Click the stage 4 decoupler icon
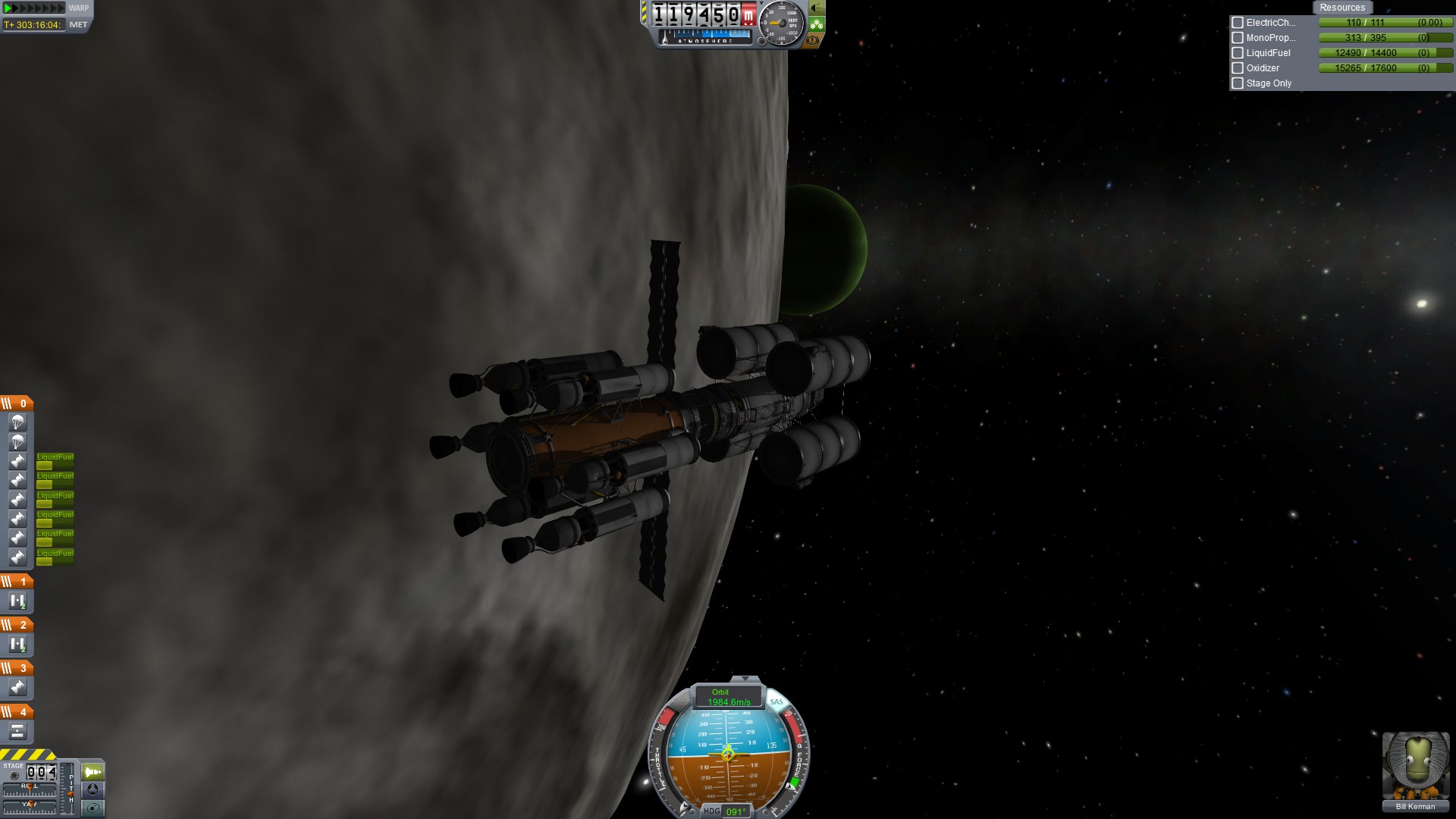 click(17, 731)
